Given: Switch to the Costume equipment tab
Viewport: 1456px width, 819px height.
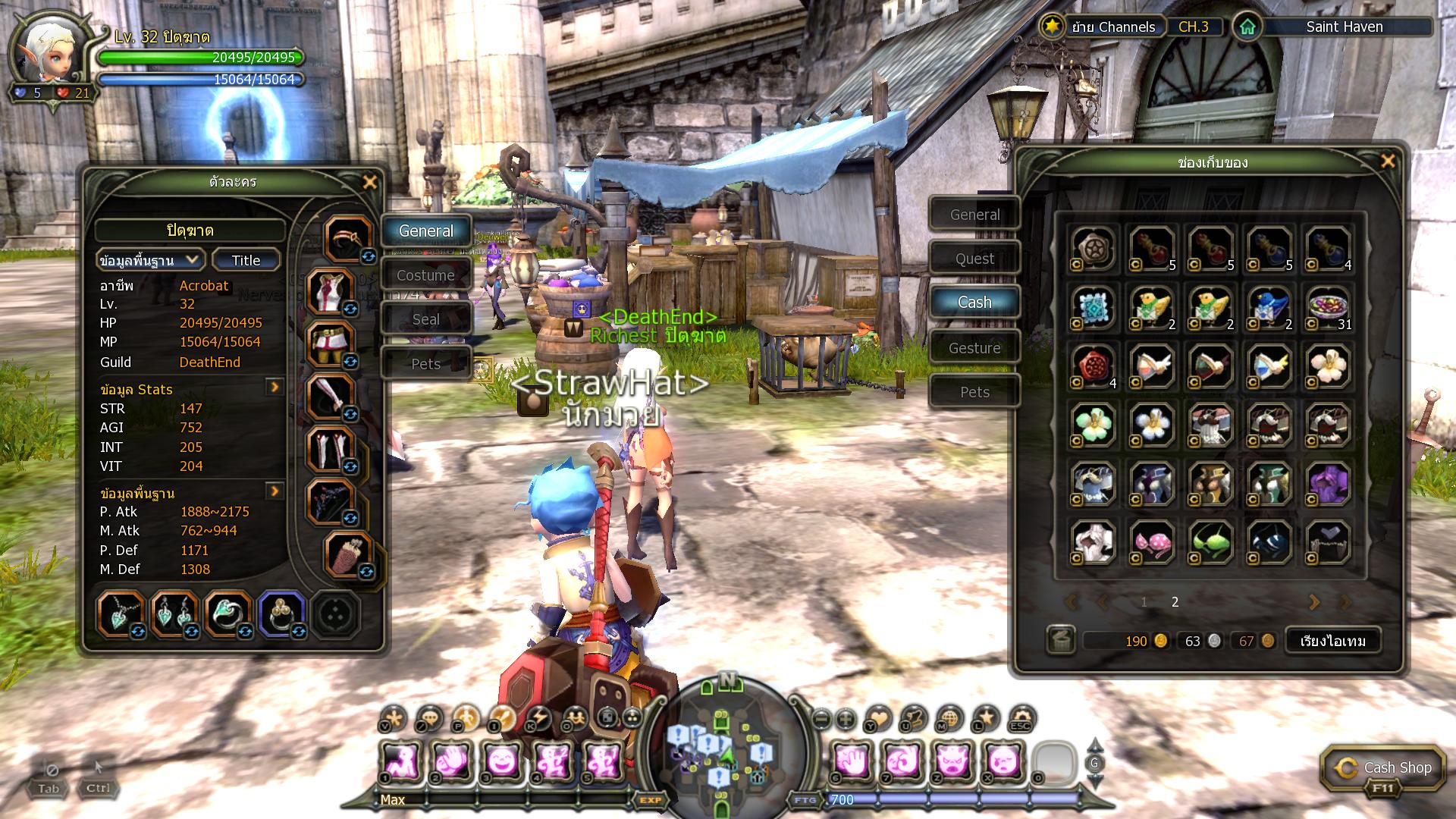Looking at the screenshot, I should tap(425, 275).
